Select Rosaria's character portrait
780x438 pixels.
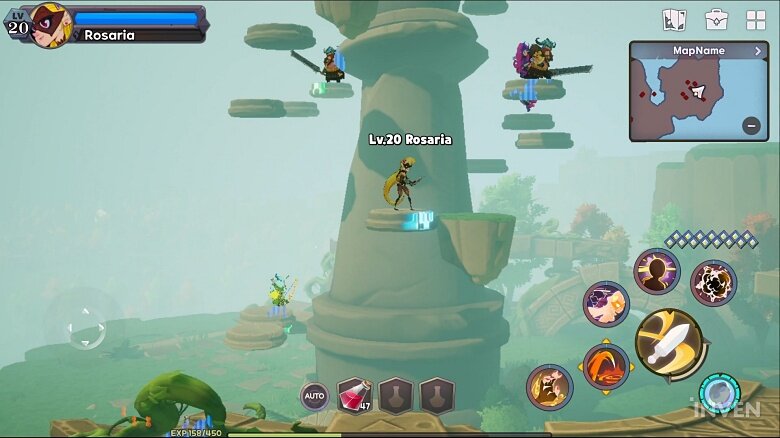(x=49, y=24)
